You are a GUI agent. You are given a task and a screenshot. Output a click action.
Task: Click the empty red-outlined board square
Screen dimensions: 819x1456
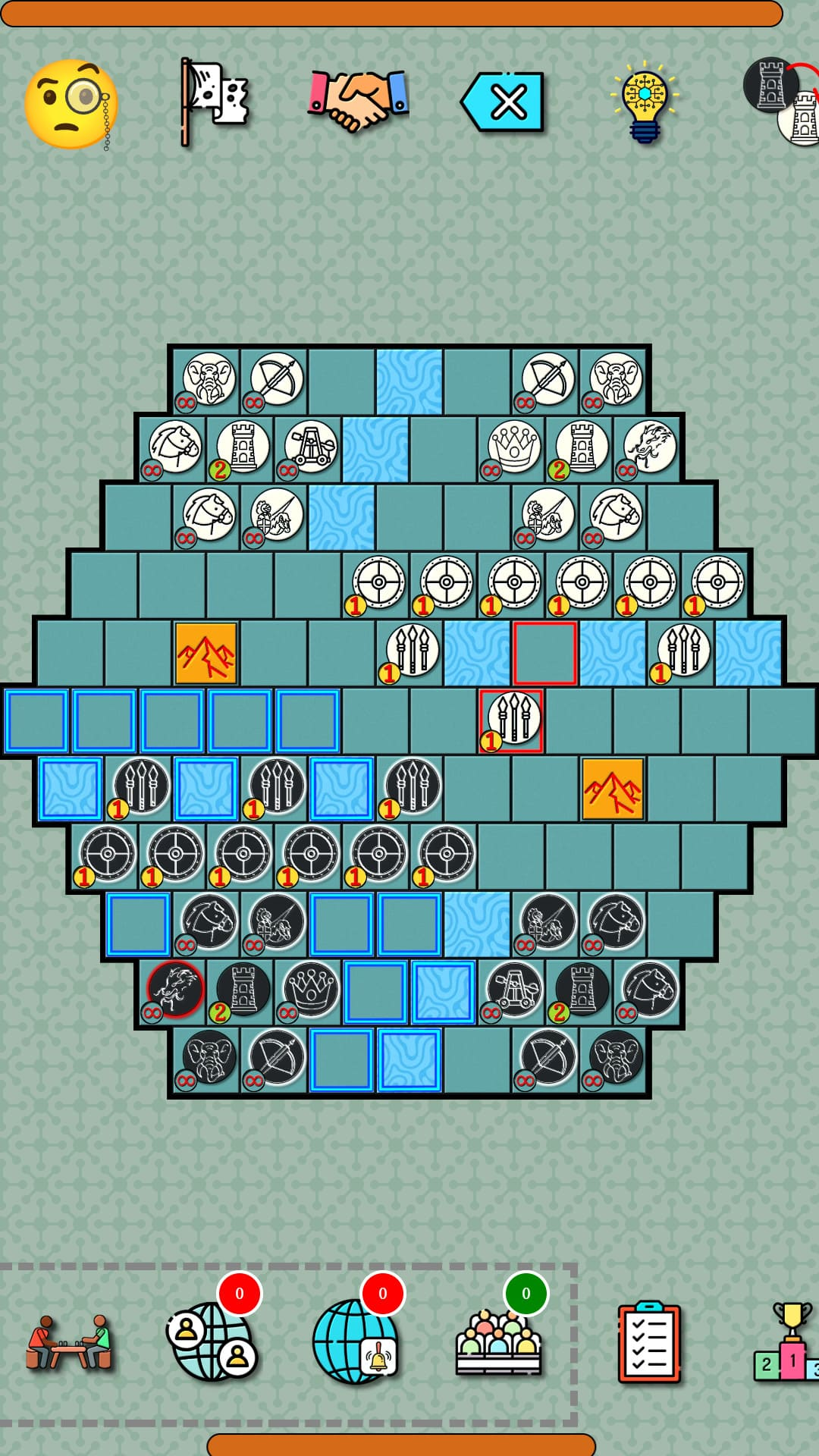click(x=545, y=653)
